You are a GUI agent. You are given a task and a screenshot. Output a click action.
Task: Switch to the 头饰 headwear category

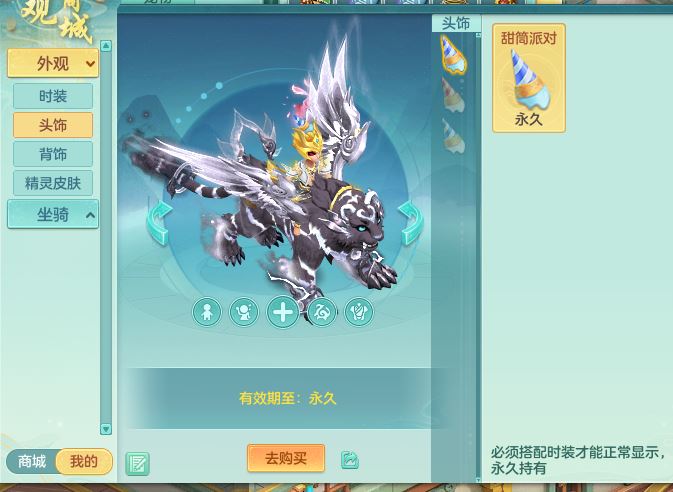[53, 125]
